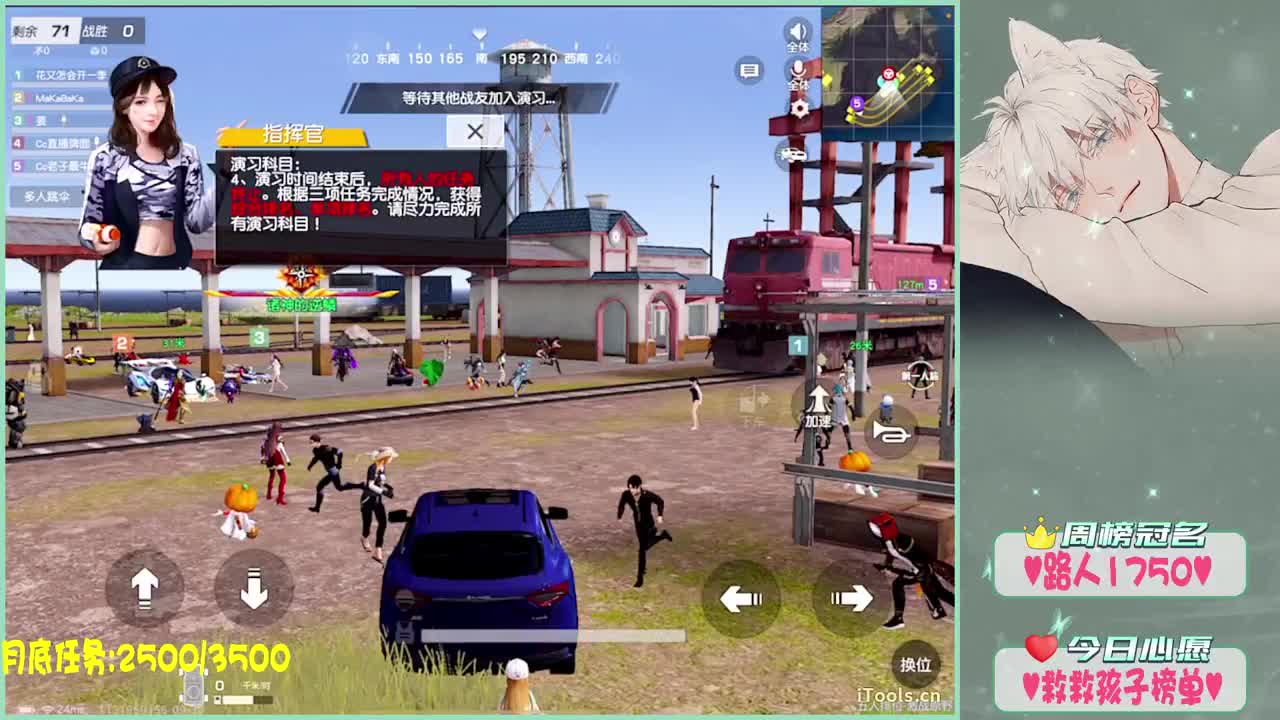This screenshot has height=720, width=1280.
Task: Tap the vehicle icon below the settings gear
Action: pyautogui.click(x=792, y=153)
